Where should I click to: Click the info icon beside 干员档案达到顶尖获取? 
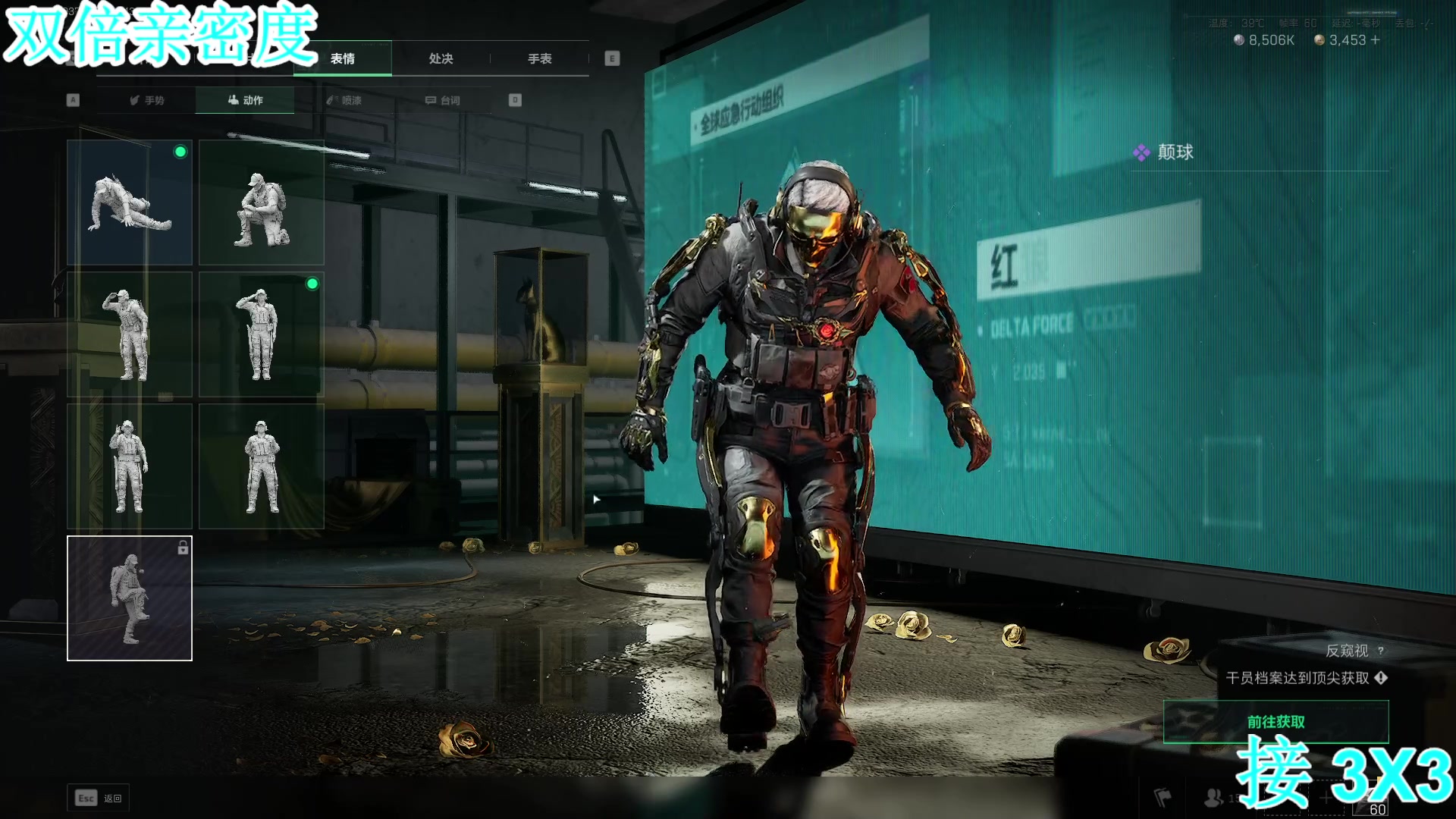(x=1381, y=677)
